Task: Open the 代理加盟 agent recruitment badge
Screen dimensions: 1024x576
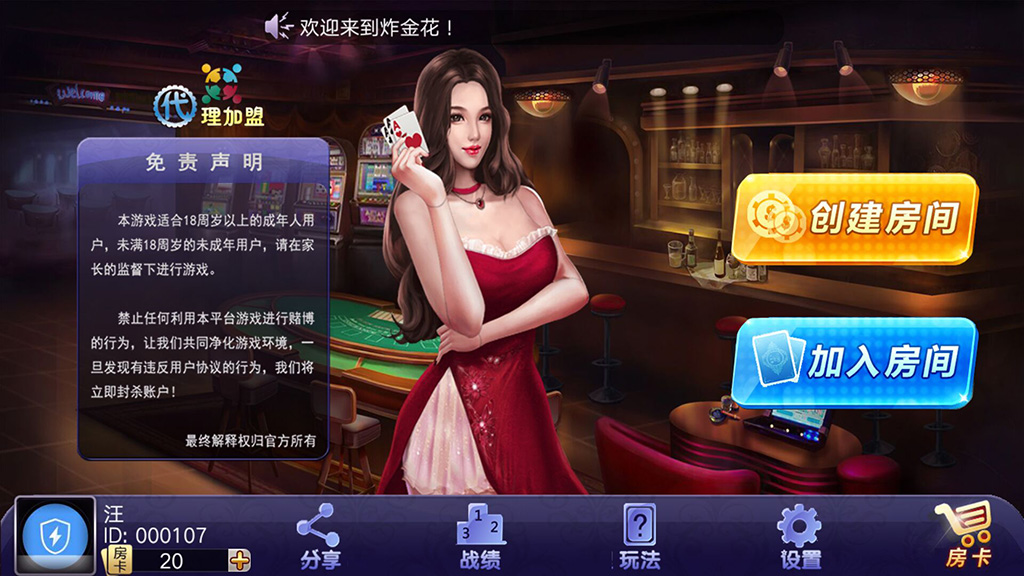Action: [210, 98]
